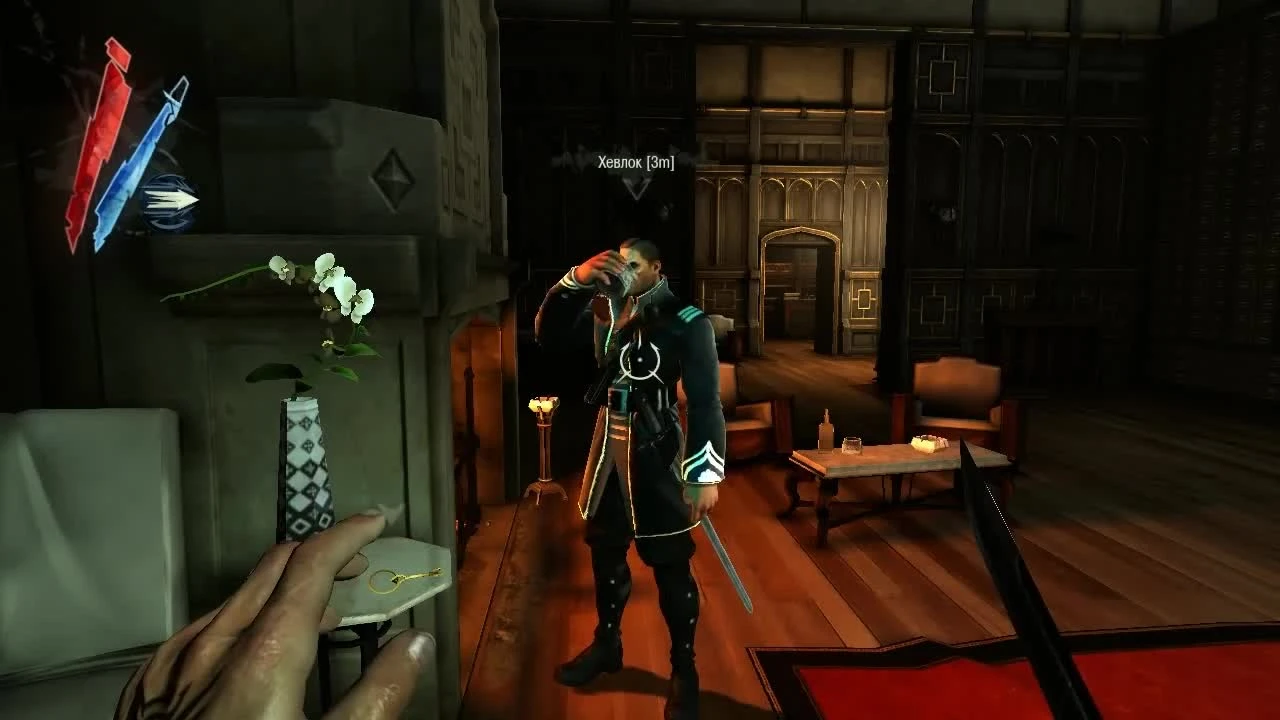This screenshot has width=1280, height=720.
Task: Click the rank bars on Havelock's shoulder
Action: [x=688, y=315]
